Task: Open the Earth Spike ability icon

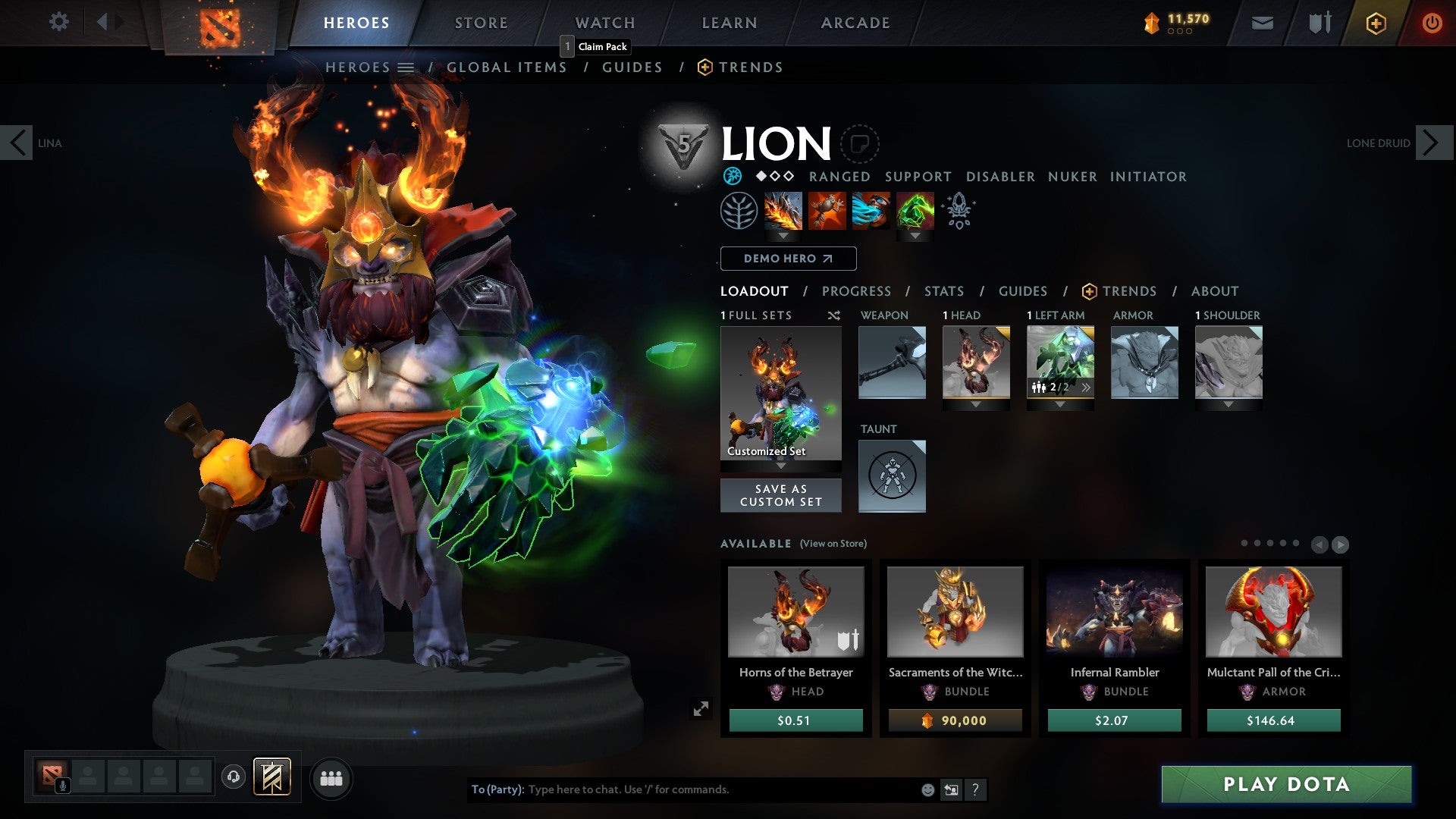Action: pyautogui.click(x=783, y=211)
